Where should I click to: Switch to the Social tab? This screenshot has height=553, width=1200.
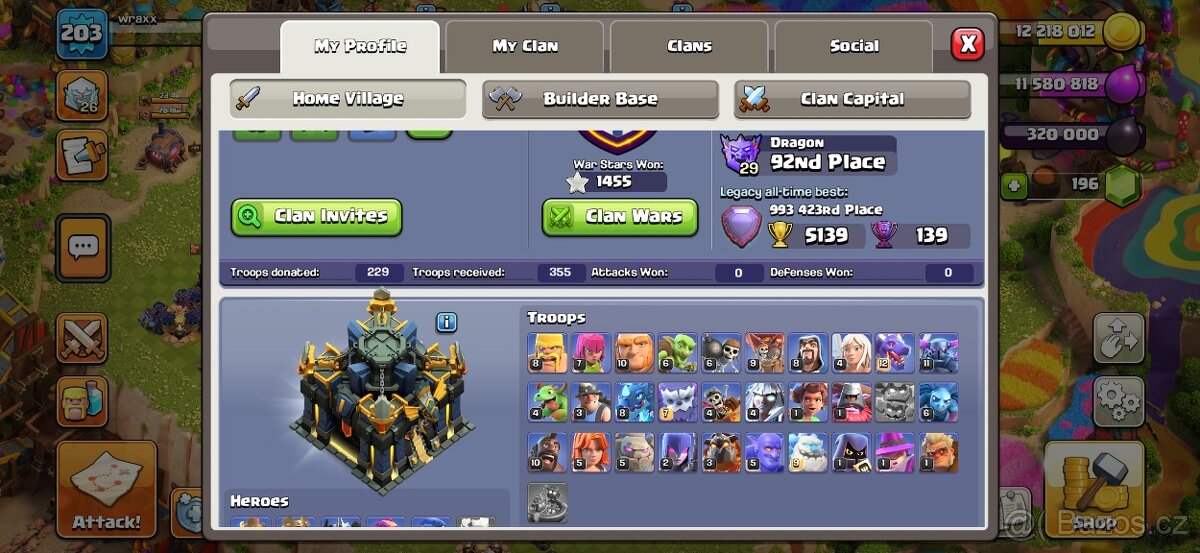[854, 46]
